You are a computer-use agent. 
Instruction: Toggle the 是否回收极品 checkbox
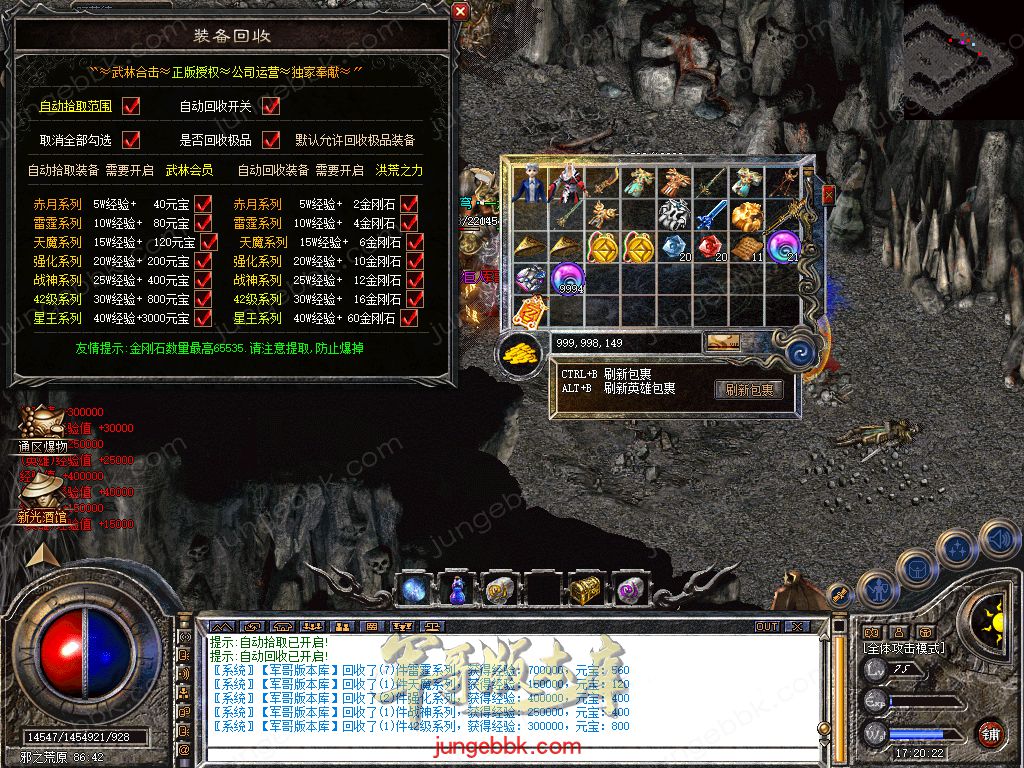pyautogui.click(x=271, y=139)
